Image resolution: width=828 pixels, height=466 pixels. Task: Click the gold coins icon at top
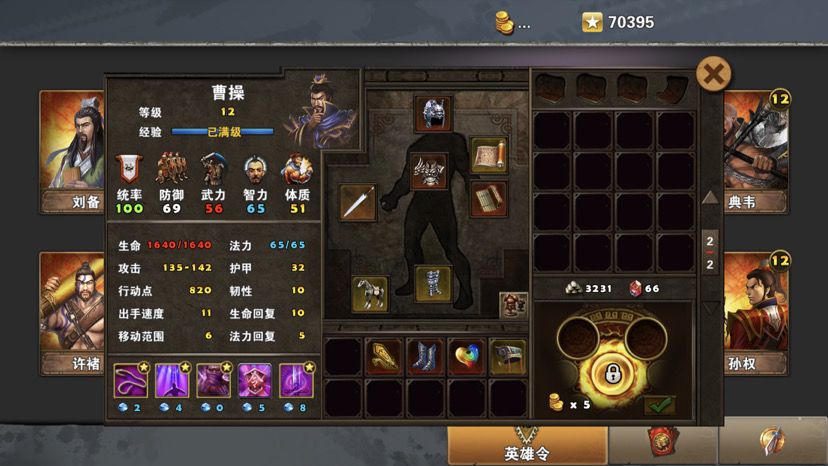point(507,22)
